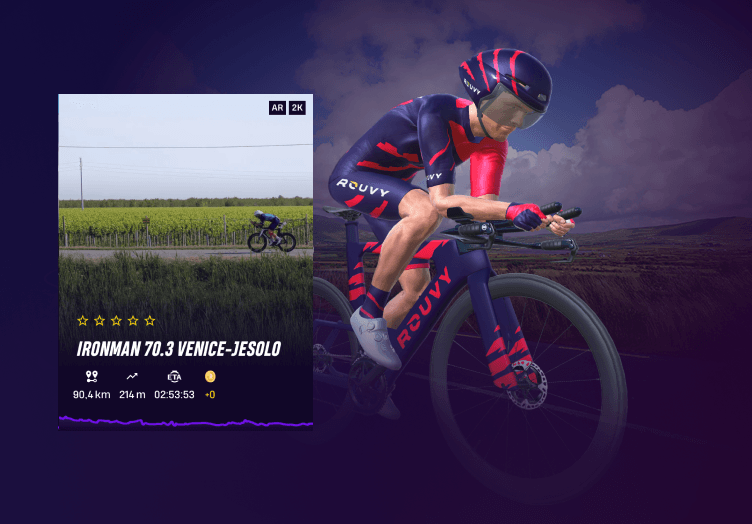Click the 2K badge on the route card

tap(297, 108)
